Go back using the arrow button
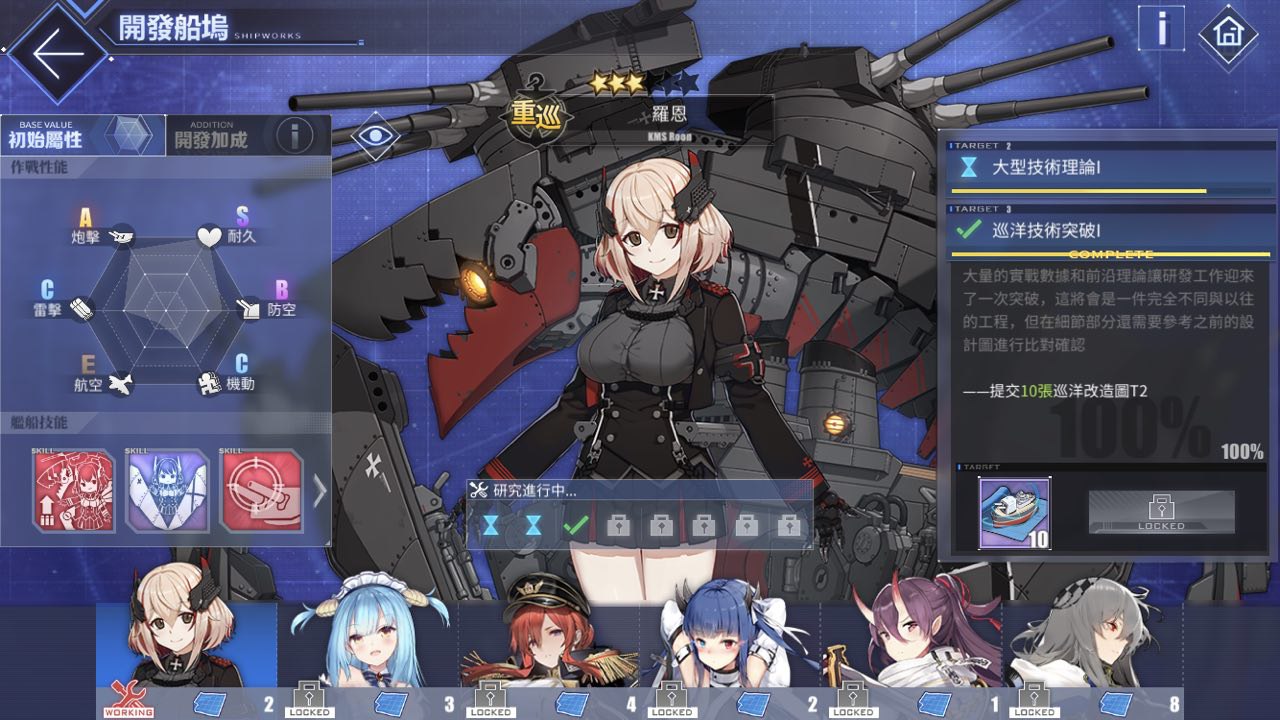 (52, 53)
